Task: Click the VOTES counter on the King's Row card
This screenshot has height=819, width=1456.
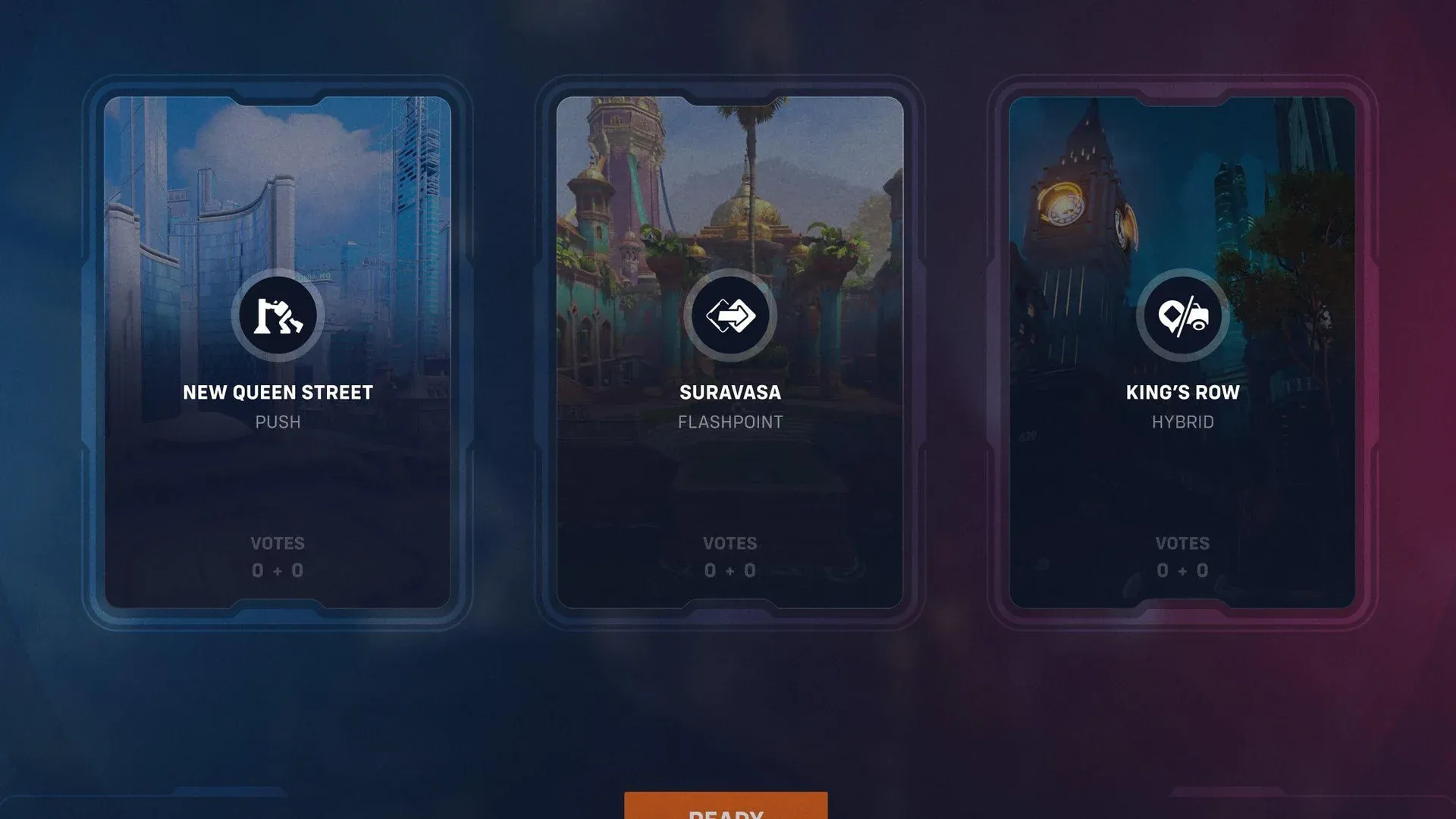Action: pyautogui.click(x=1181, y=543)
